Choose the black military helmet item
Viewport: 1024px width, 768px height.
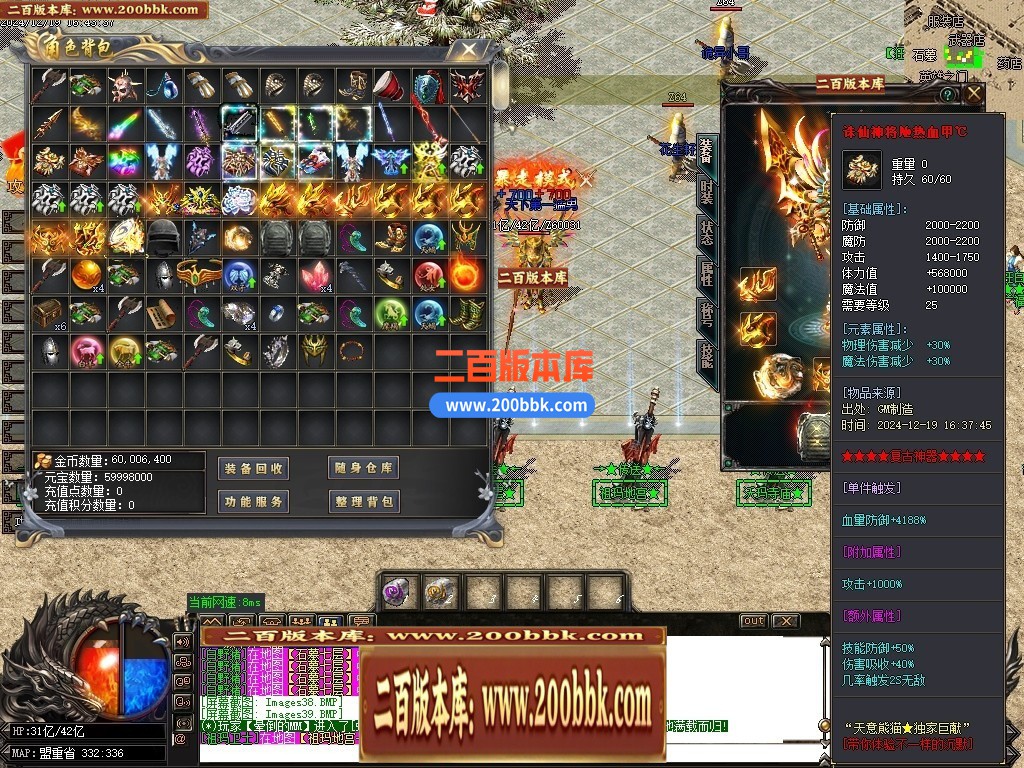163,236
